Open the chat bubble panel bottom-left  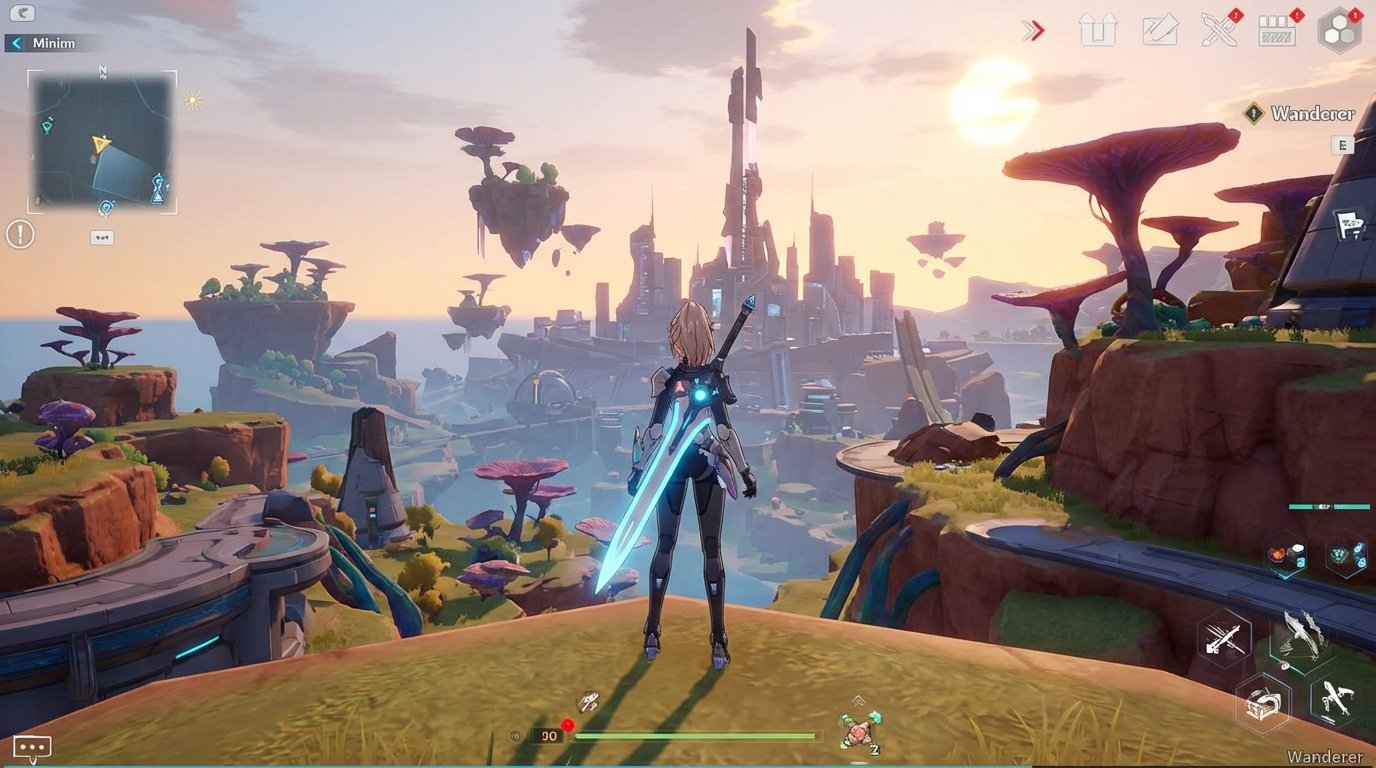[31, 747]
